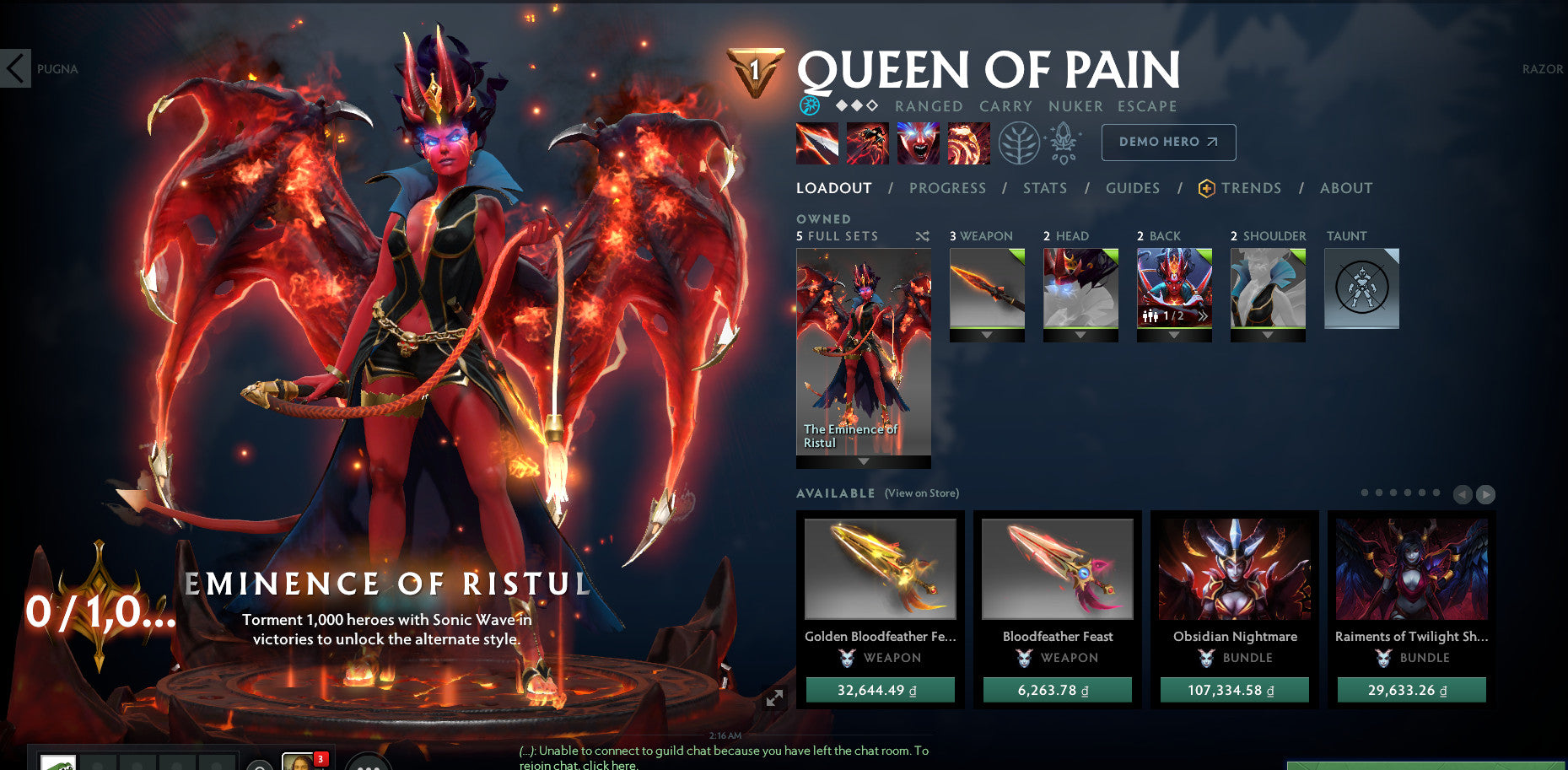Image resolution: width=1568 pixels, height=770 pixels.
Task: Open the talent tree icon
Action: tap(1020, 143)
